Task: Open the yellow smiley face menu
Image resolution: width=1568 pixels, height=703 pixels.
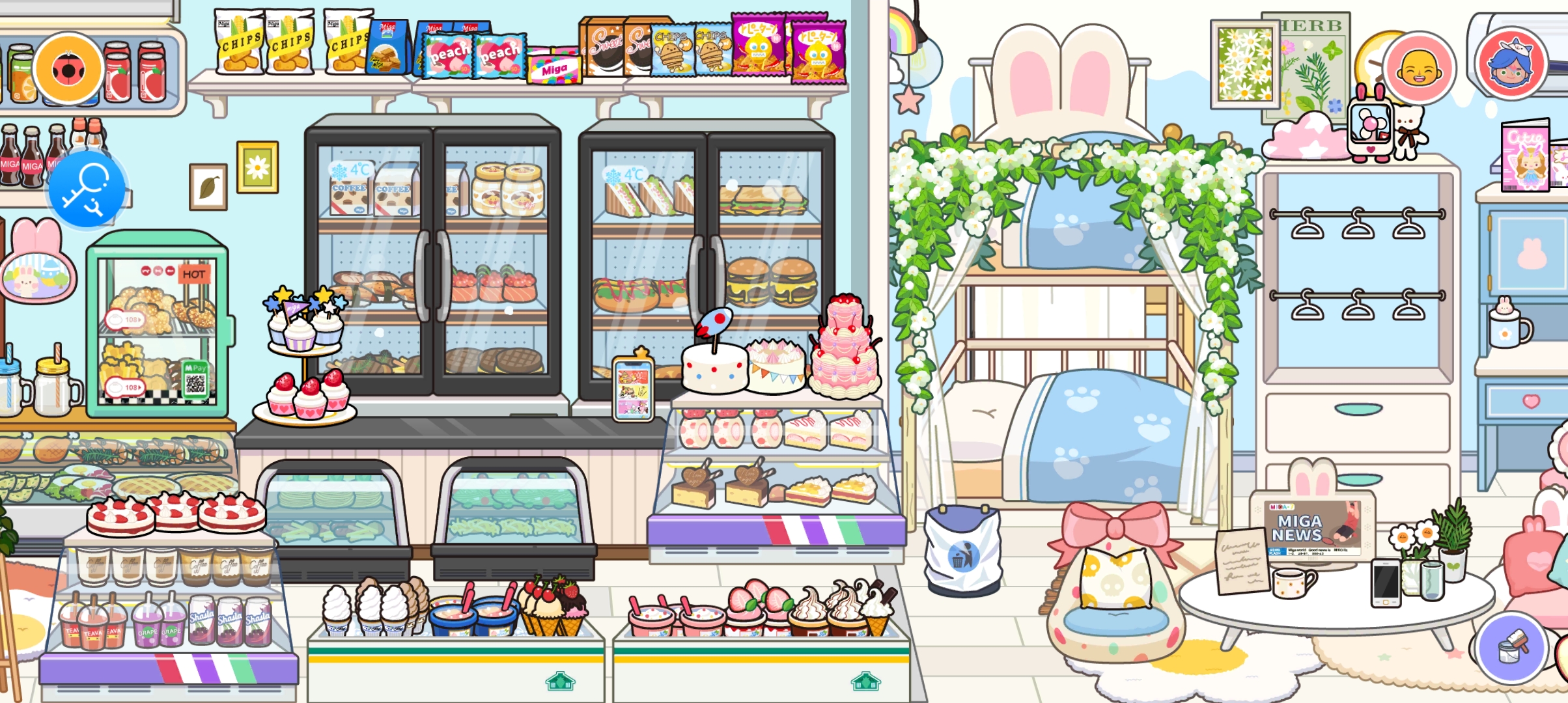Action: click(1419, 68)
